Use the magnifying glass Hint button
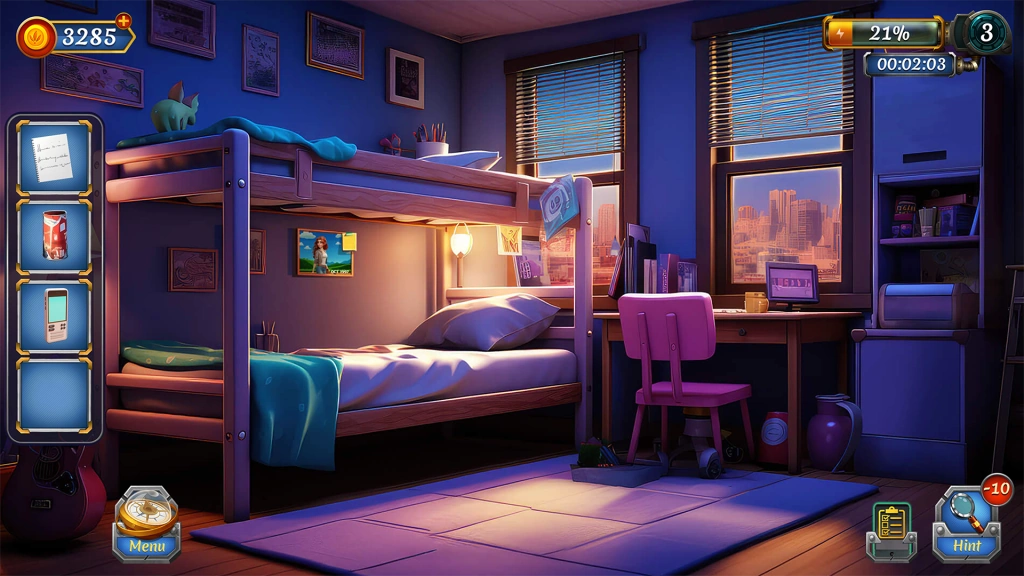Image resolution: width=1024 pixels, height=576 pixels. pyautogui.click(x=966, y=523)
